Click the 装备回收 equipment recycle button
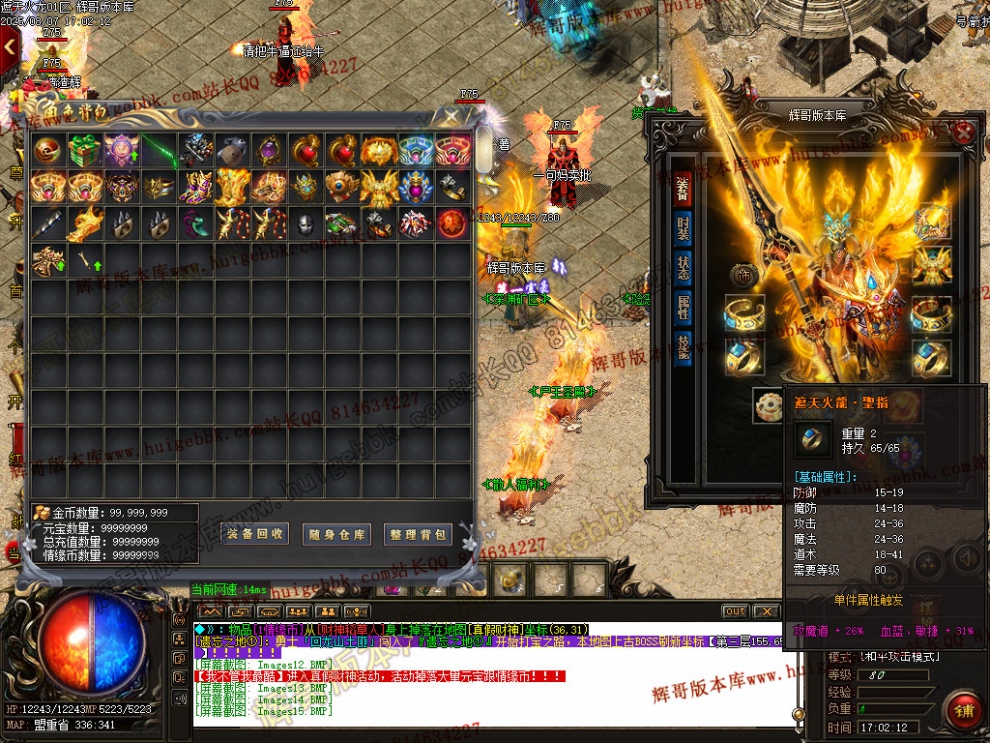Image resolution: width=990 pixels, height=743 pixels. pyautogui.click(x=255, y=534)
